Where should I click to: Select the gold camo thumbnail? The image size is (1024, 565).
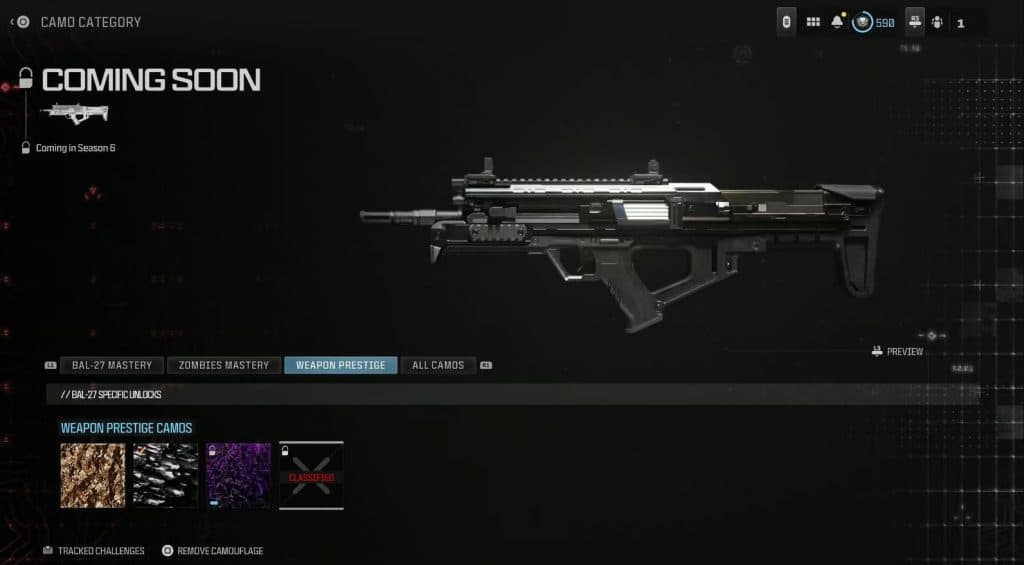[x=93, y=476]
